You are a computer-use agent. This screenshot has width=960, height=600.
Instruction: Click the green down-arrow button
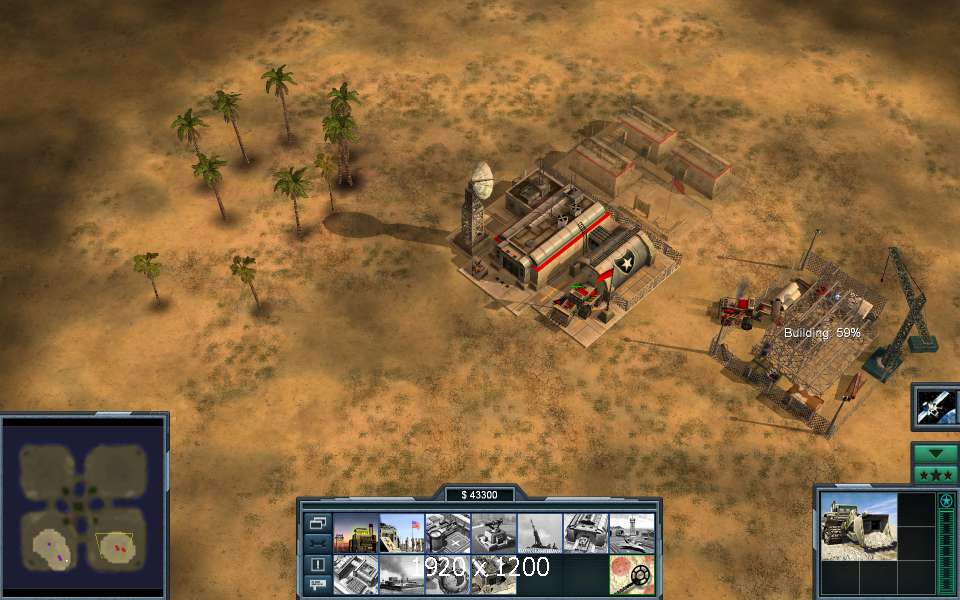tap(936, 454)
